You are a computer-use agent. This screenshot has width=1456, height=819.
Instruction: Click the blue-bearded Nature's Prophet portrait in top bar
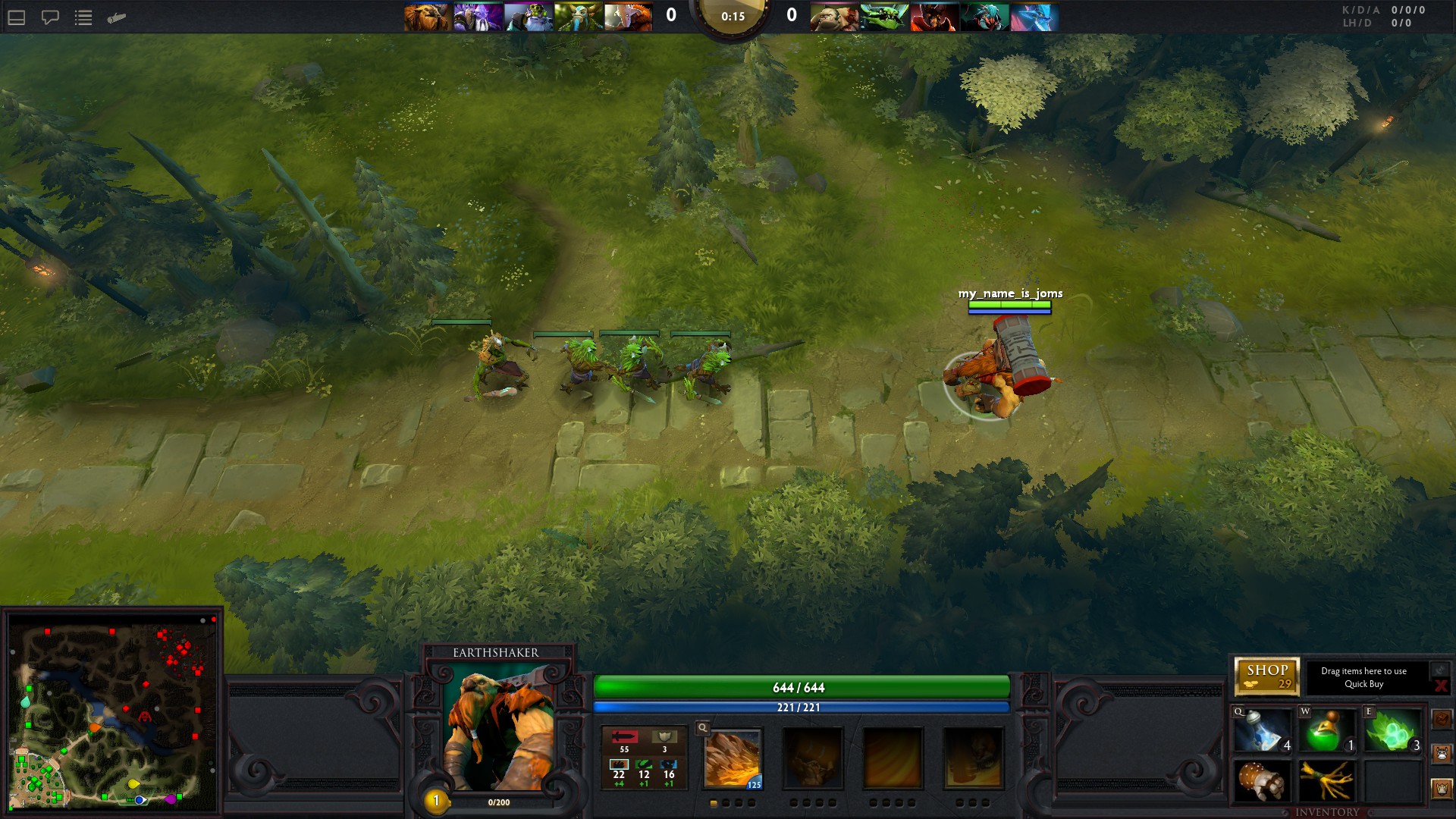(x=578, y=17)
